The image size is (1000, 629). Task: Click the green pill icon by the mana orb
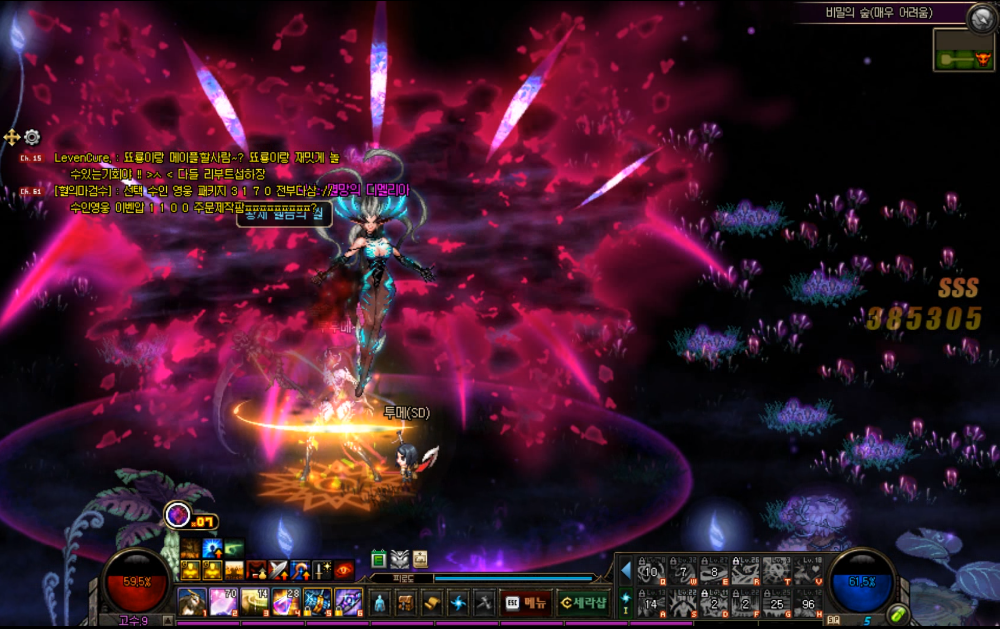point(898,612)
